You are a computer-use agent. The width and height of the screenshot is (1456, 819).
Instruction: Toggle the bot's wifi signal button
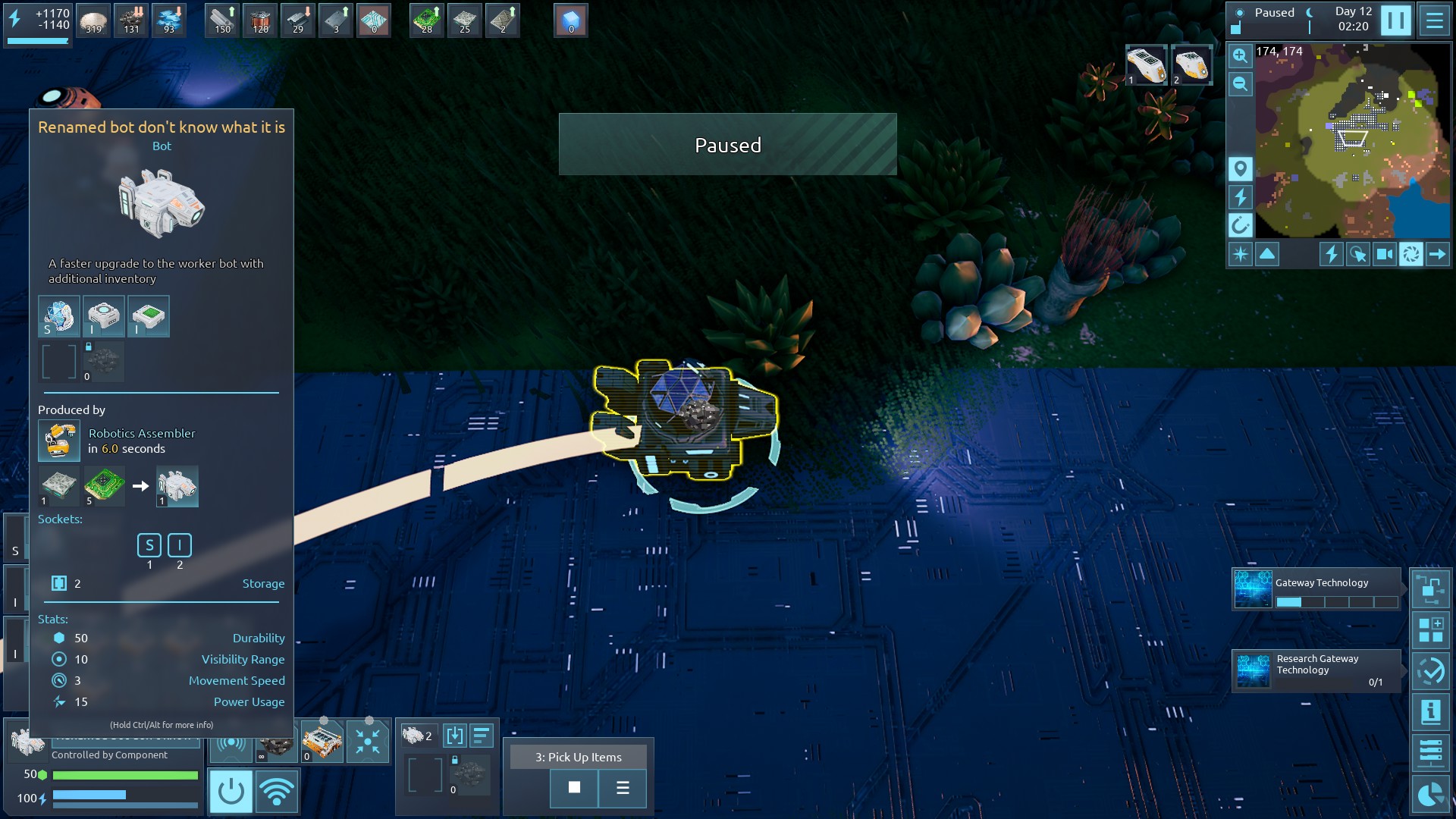[x=277, y=791]
